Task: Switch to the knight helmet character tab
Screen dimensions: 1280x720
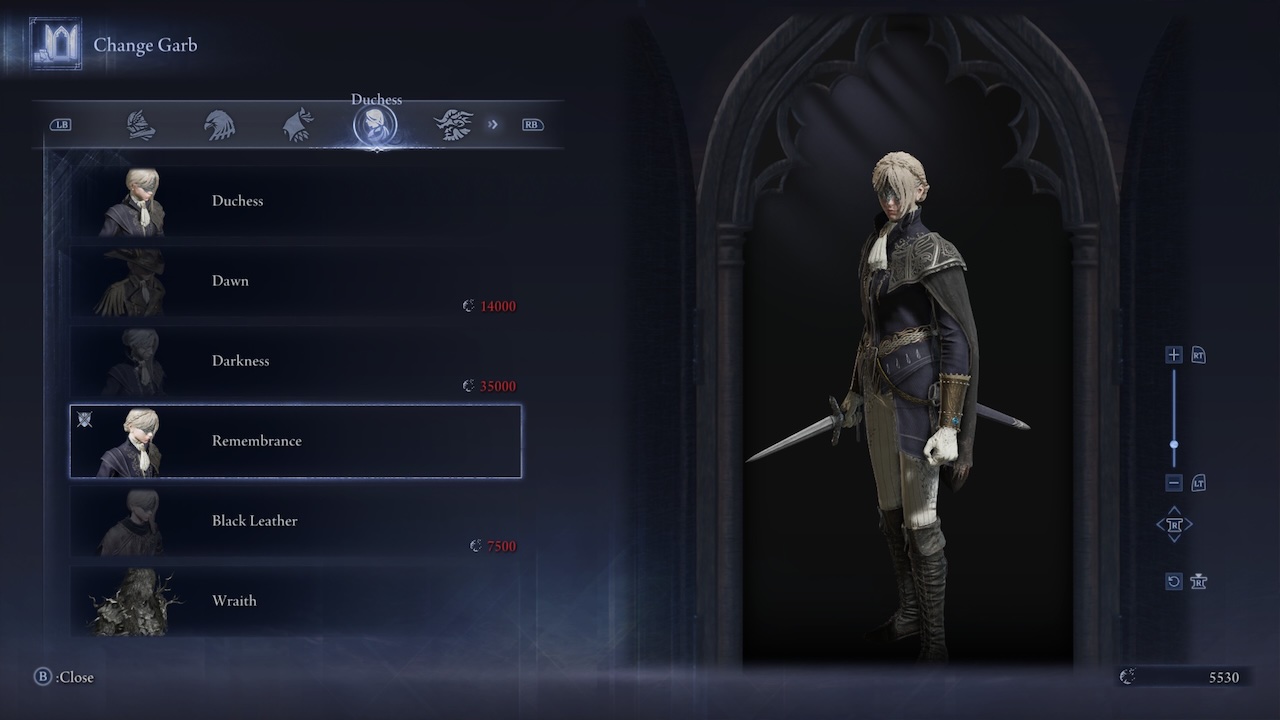Action: 141,125
